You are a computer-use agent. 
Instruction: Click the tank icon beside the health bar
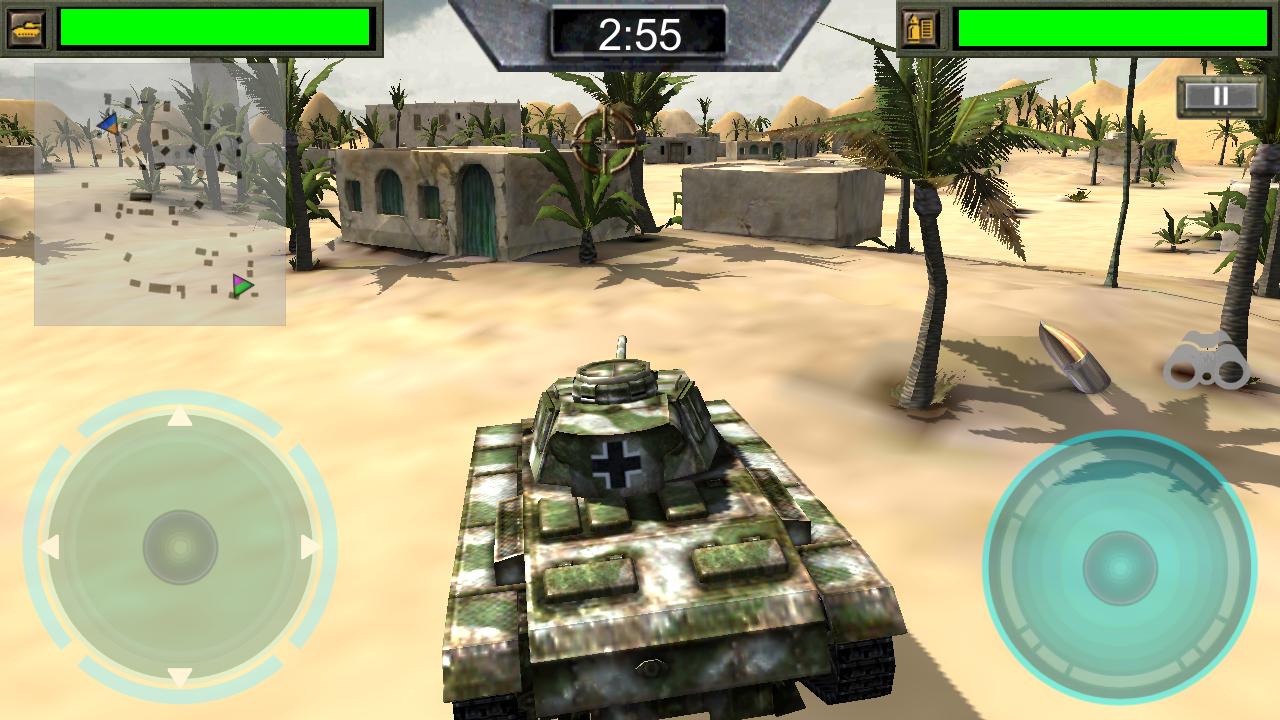[x=25, y=26]
